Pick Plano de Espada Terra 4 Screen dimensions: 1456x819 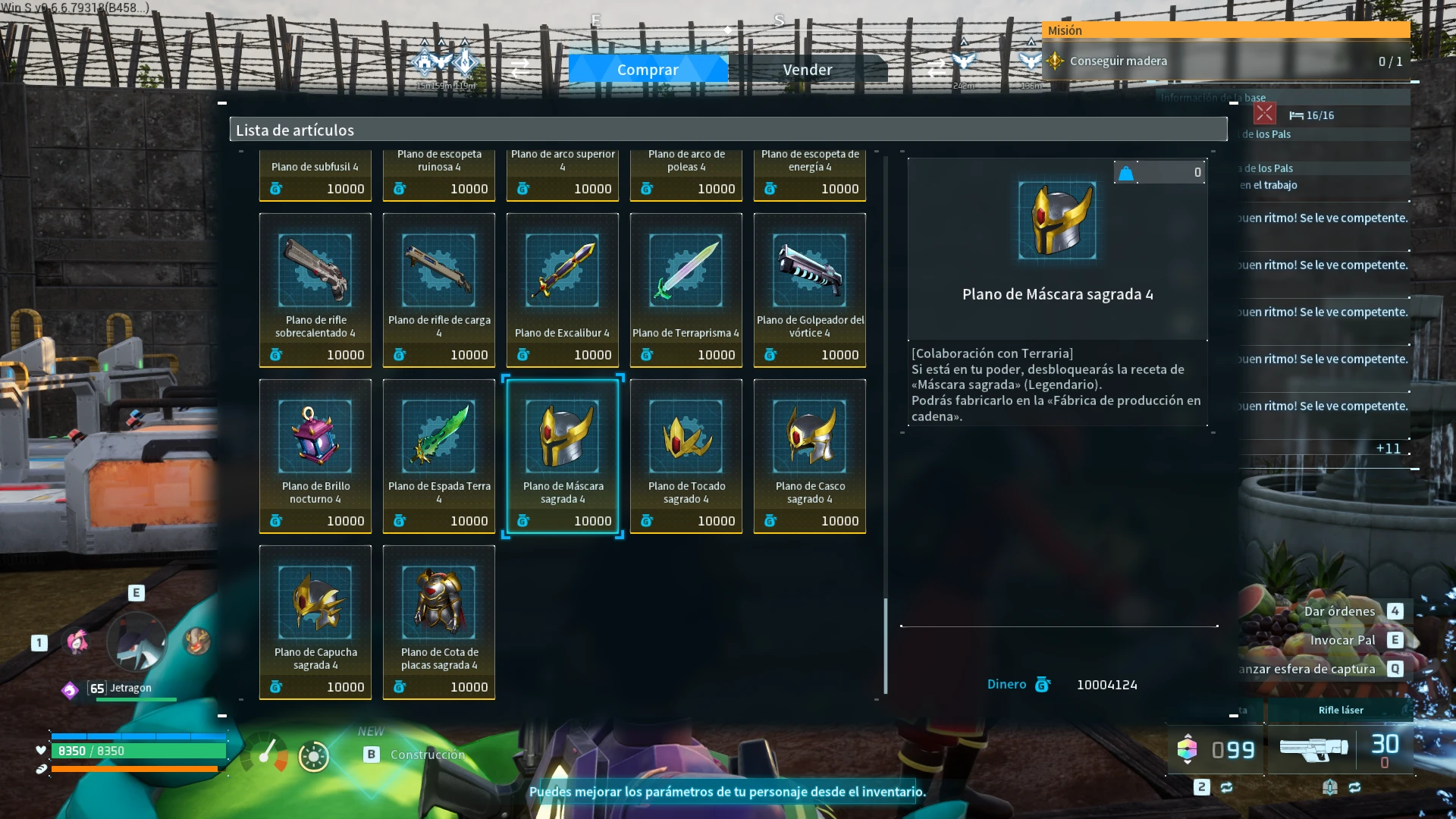[x=439, y=456]
